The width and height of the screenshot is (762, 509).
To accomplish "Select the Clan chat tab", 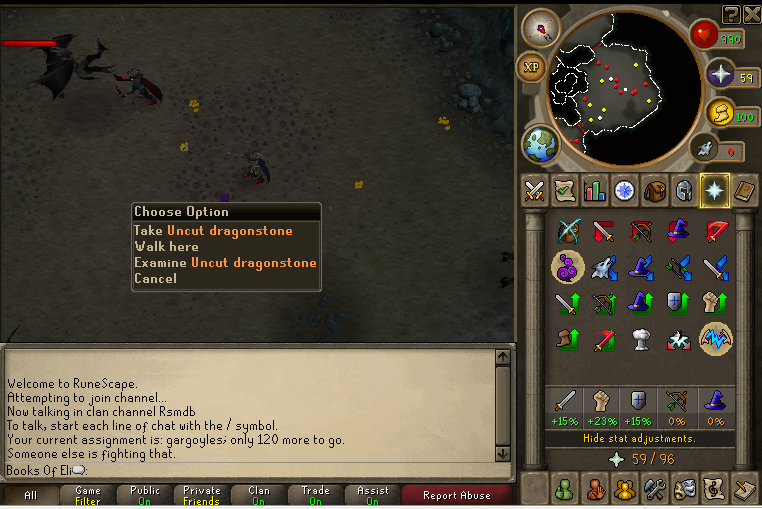I will [x=259, y=495].
